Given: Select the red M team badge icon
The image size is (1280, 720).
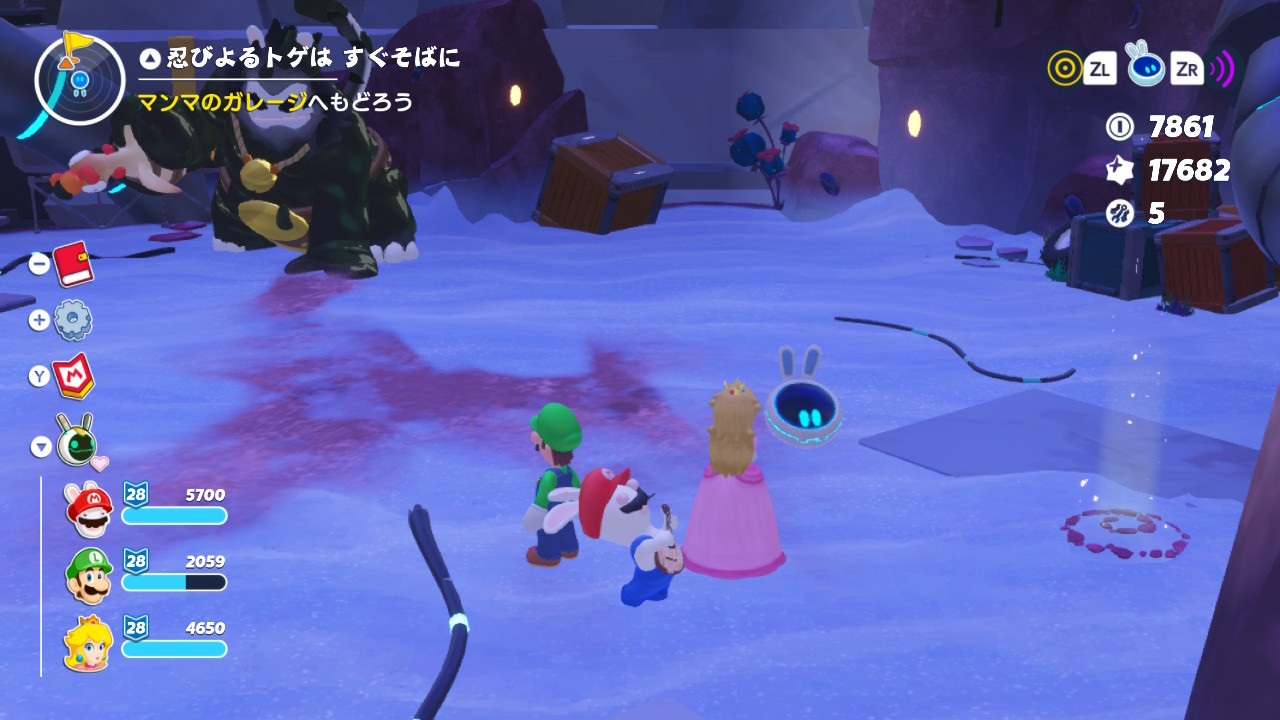Looking at the screenshot, I should [73, 375].
